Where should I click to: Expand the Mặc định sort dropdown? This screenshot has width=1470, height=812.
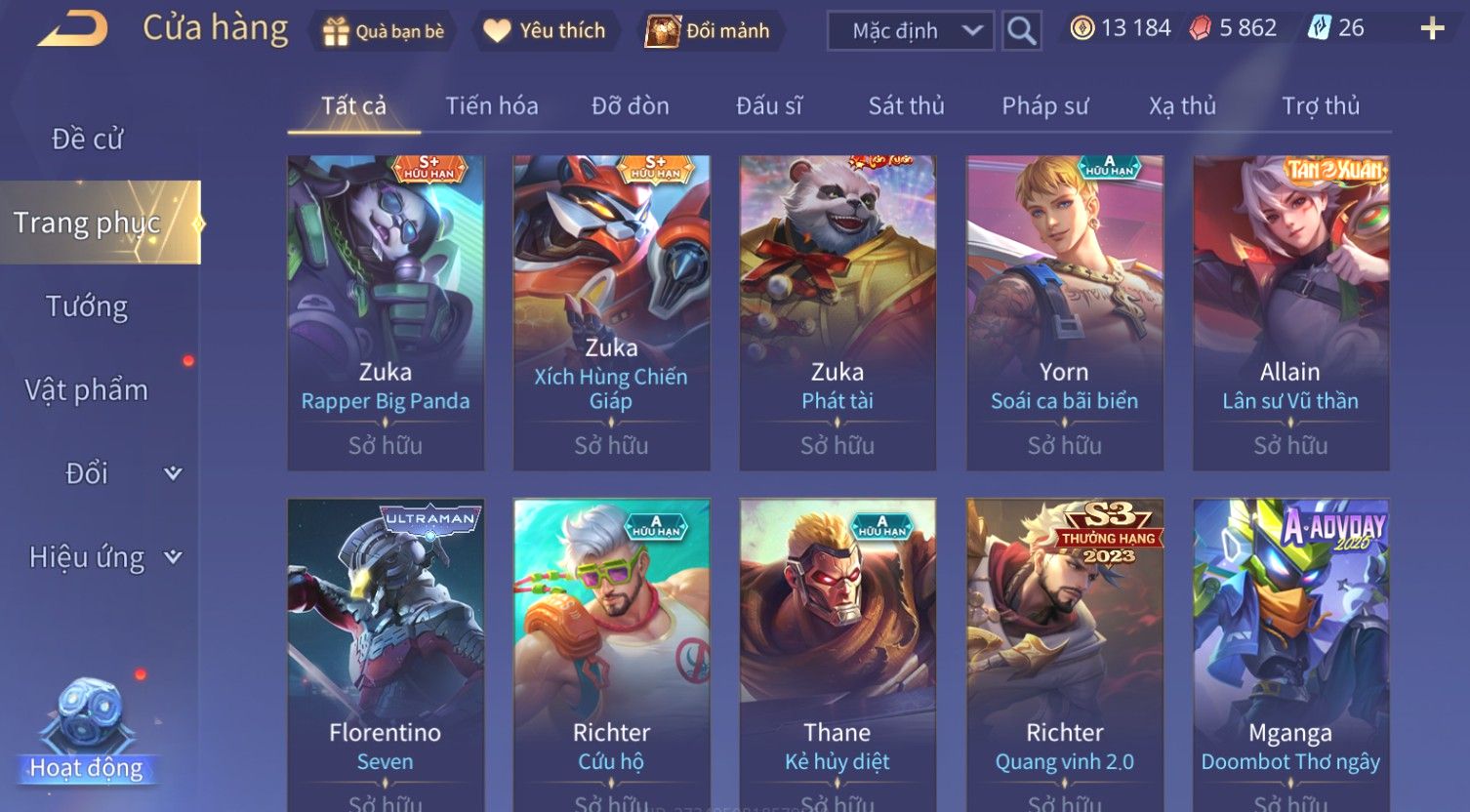910,31
